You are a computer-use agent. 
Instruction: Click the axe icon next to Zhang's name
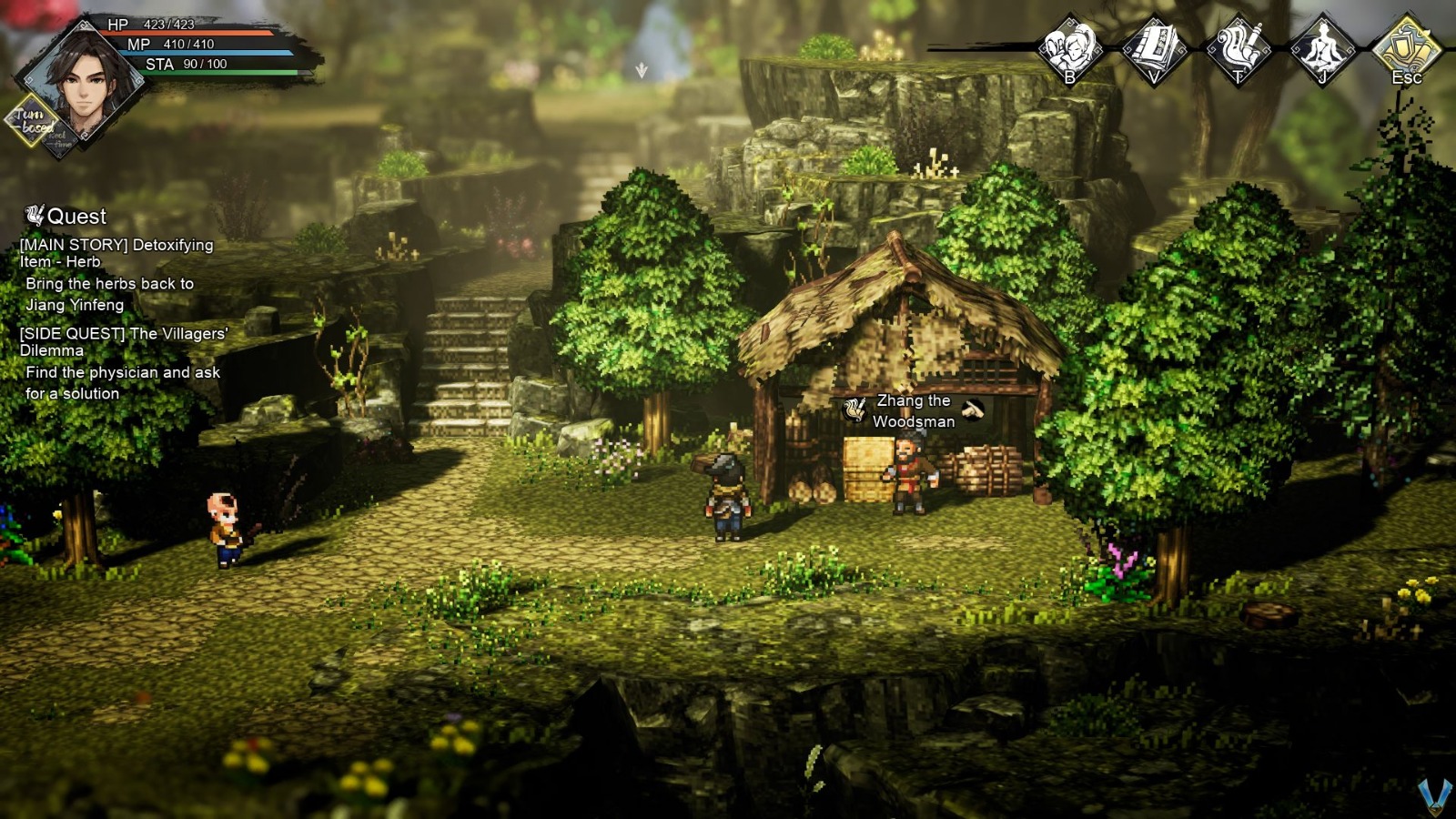pyautogui.click(x=971, y=408)
